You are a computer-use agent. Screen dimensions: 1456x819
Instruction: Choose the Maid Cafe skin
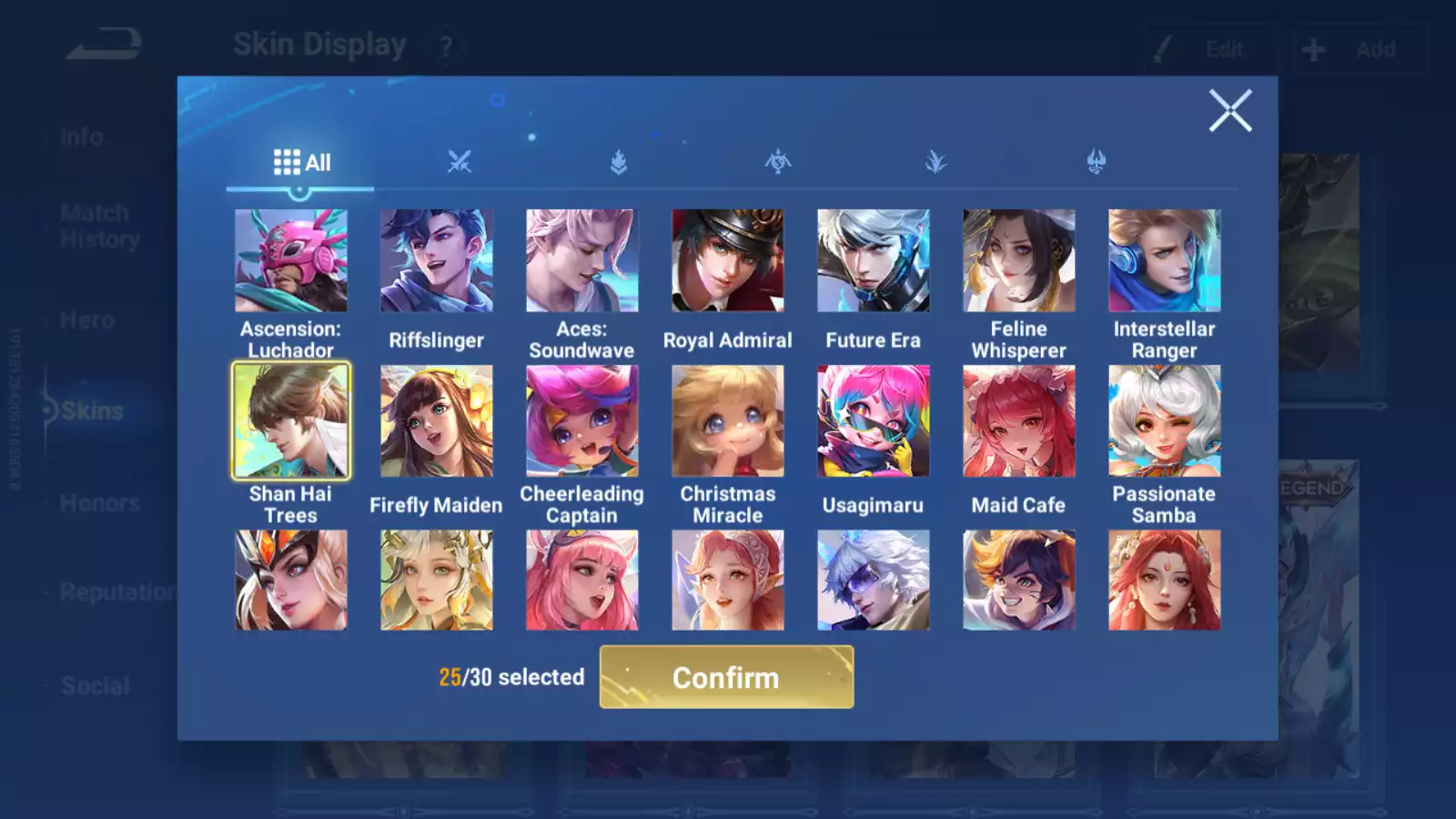coord(1018,420)
